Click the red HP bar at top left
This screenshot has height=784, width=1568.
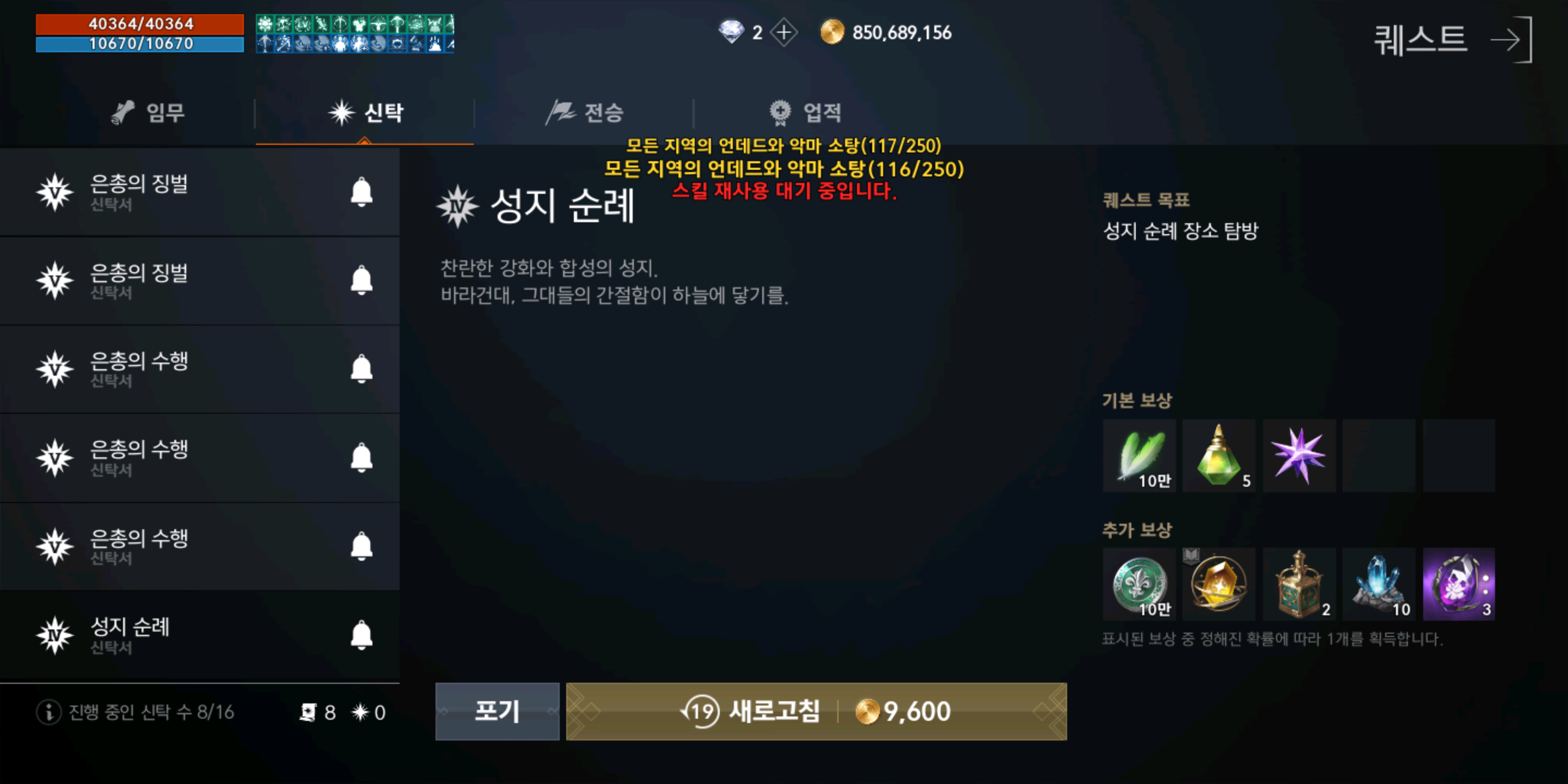tap(139, 26)
